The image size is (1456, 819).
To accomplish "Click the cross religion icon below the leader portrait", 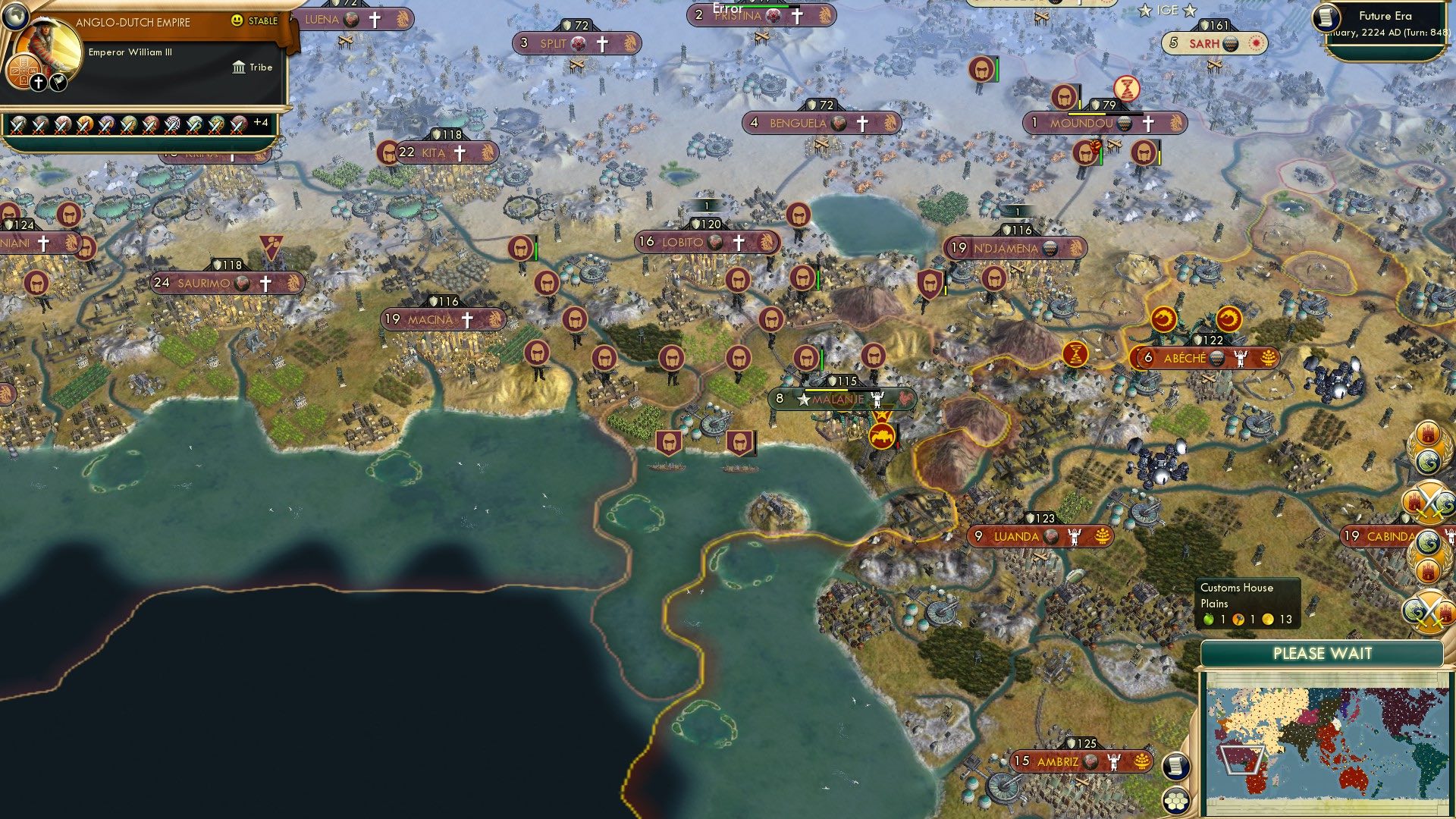I will [38, 81].
